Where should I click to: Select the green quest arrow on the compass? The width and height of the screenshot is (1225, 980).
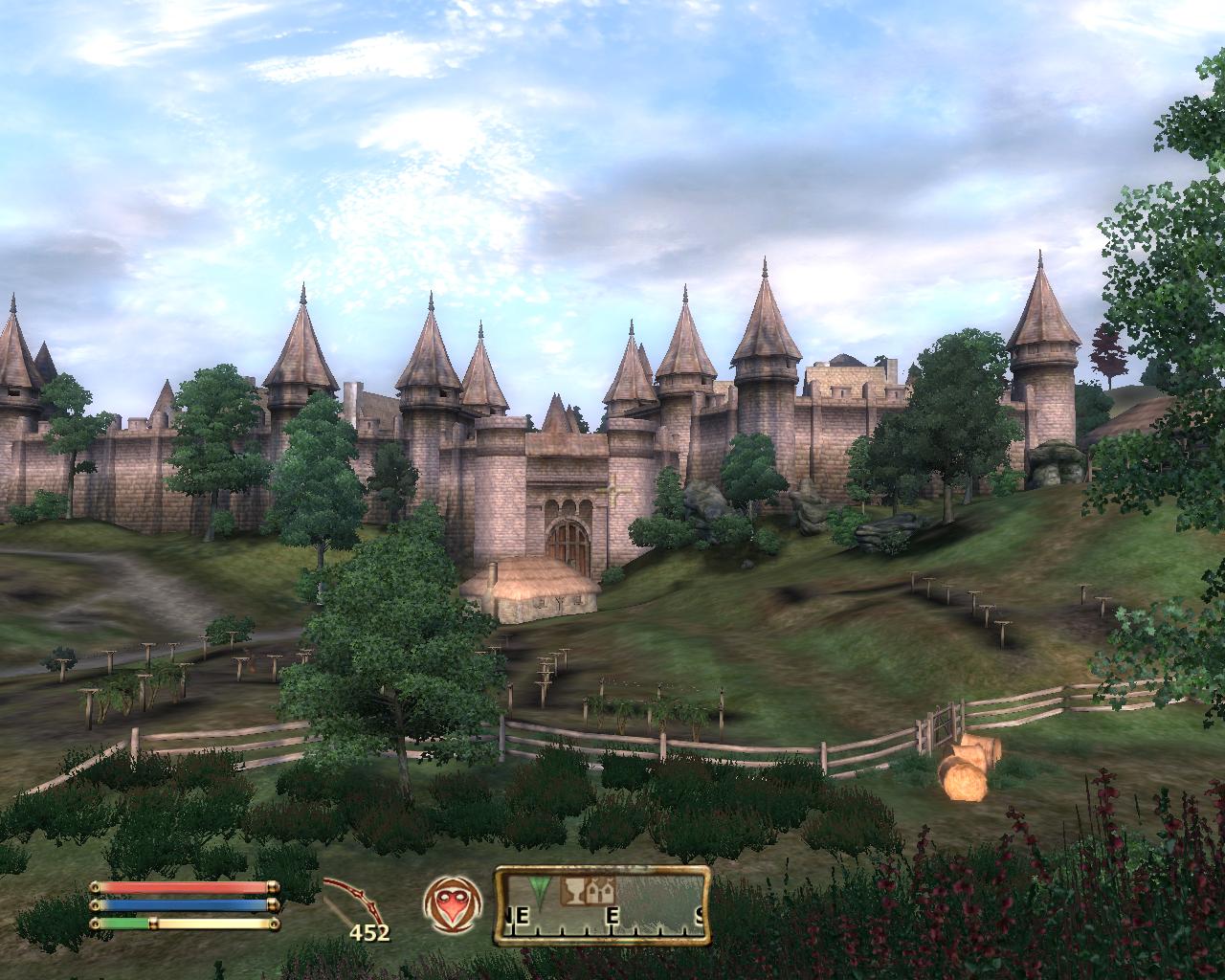click(x=539, y=890)
